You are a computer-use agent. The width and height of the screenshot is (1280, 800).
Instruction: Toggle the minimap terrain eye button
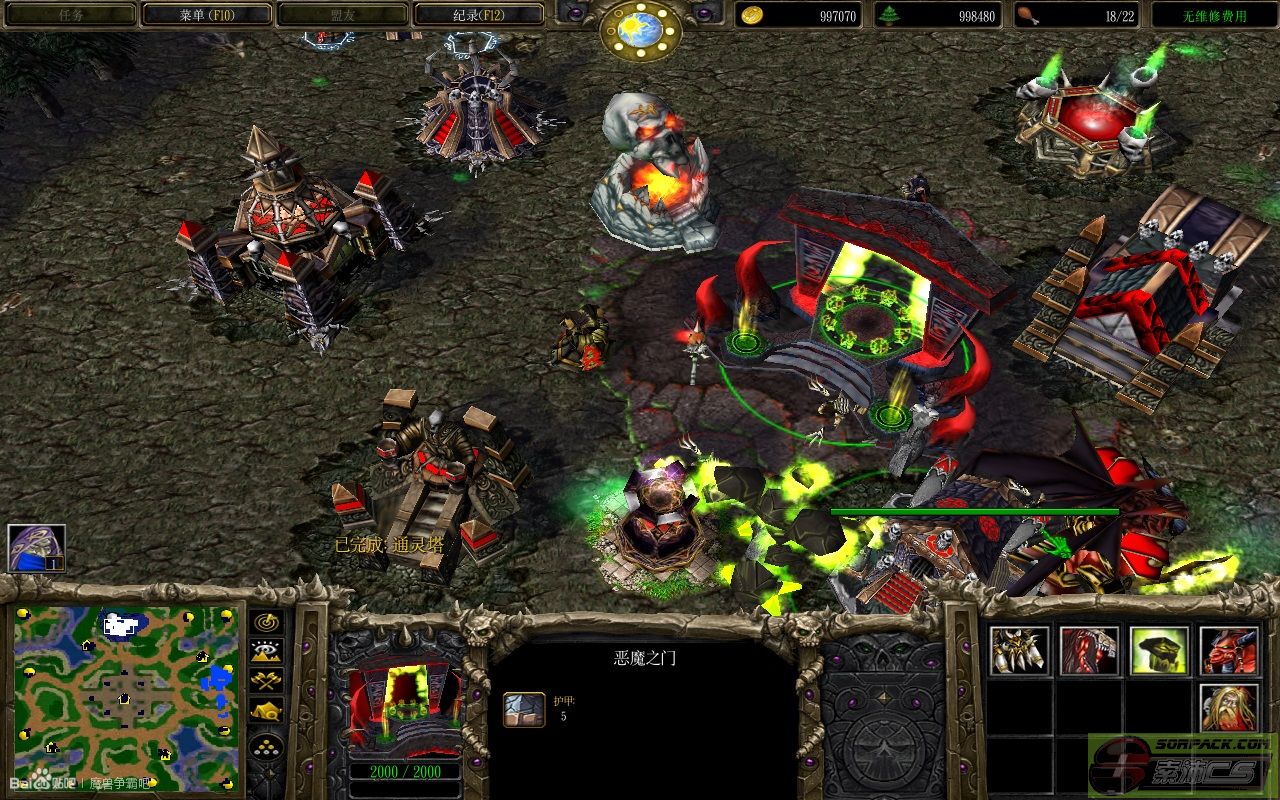pyautogui.click(x=267, y=652)
